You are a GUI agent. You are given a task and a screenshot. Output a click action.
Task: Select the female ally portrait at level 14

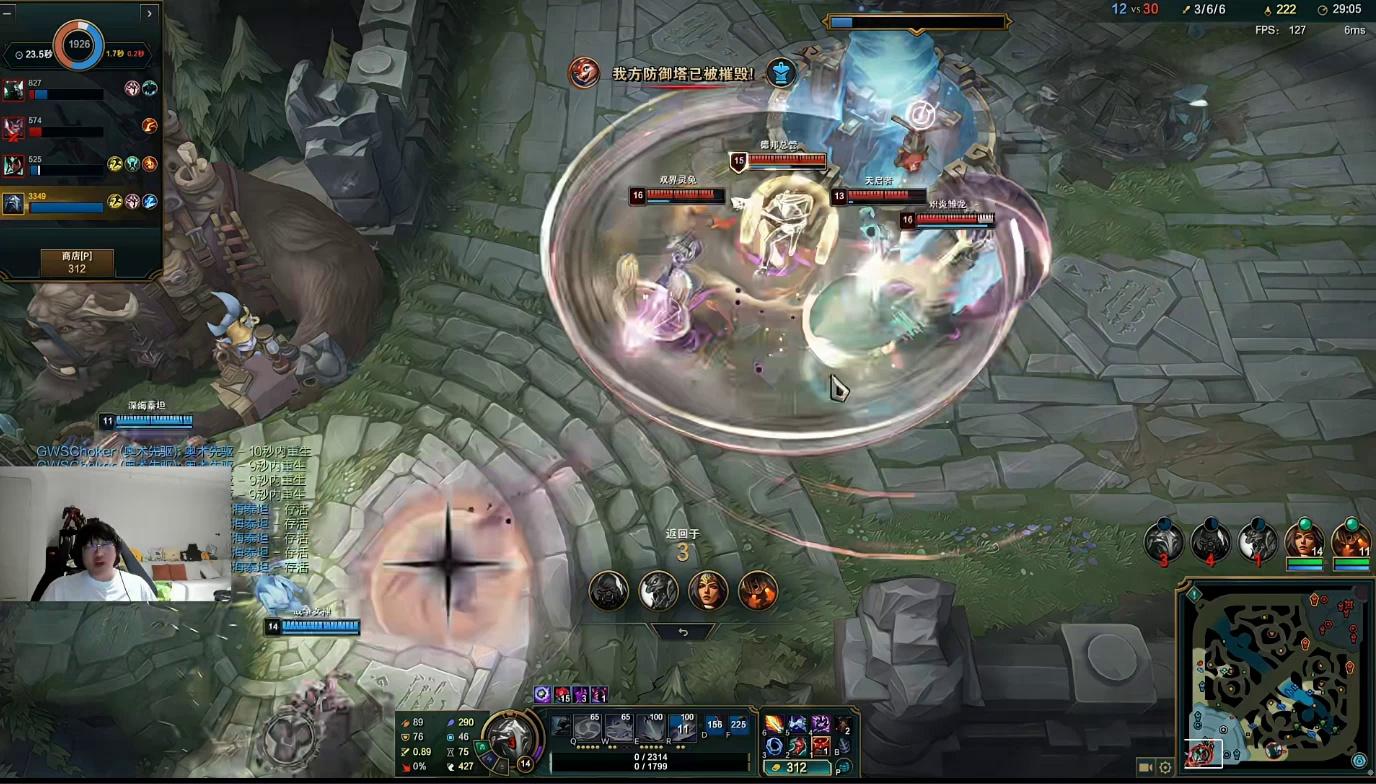[1303, 541]
